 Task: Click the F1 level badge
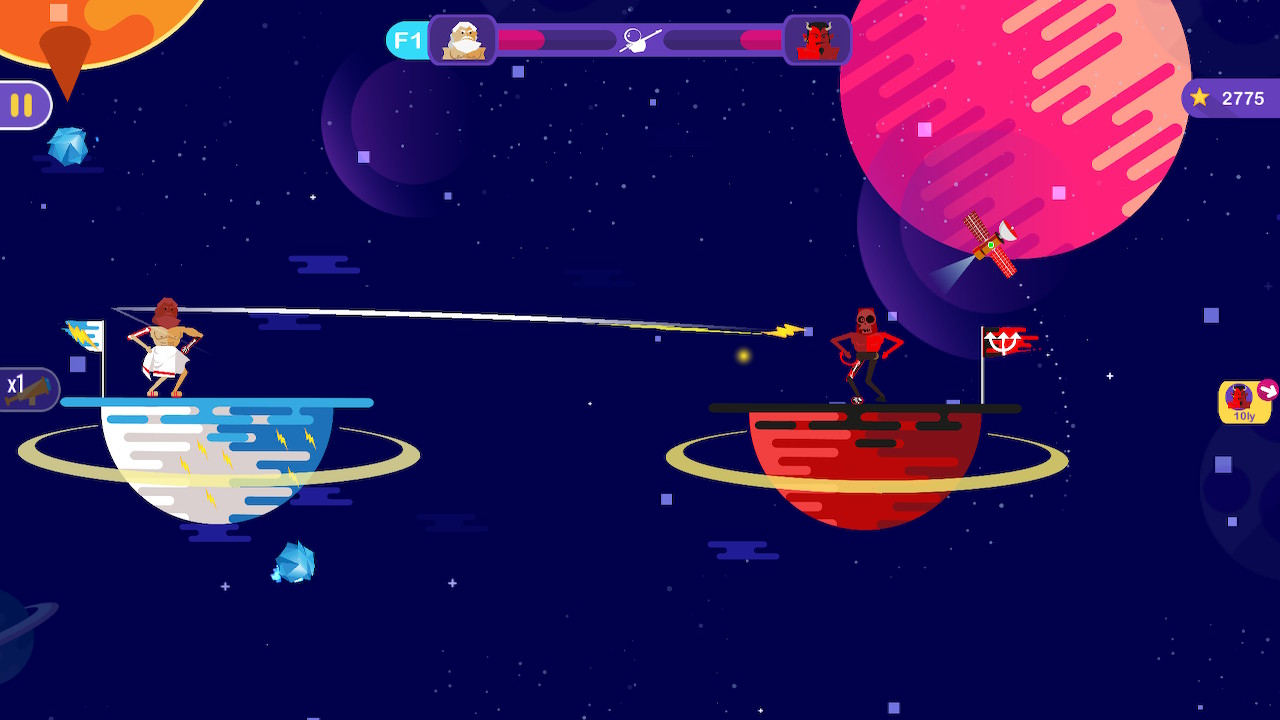coord(406,40)
